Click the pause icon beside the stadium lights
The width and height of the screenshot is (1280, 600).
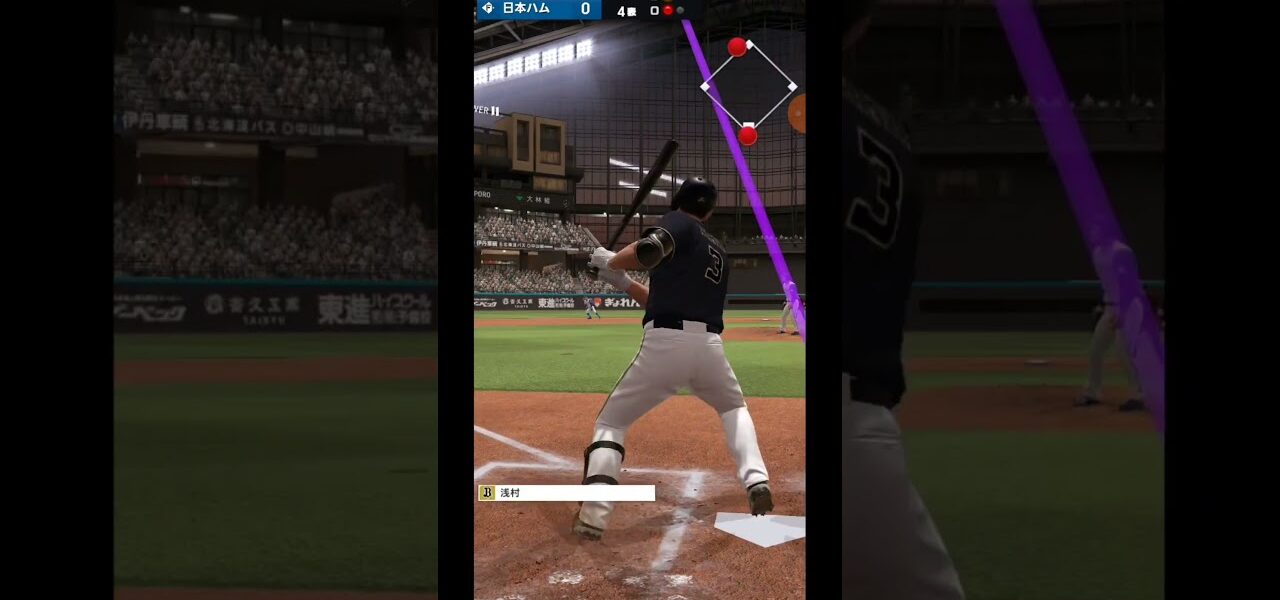pyautogui.click(x=494, y=111)
